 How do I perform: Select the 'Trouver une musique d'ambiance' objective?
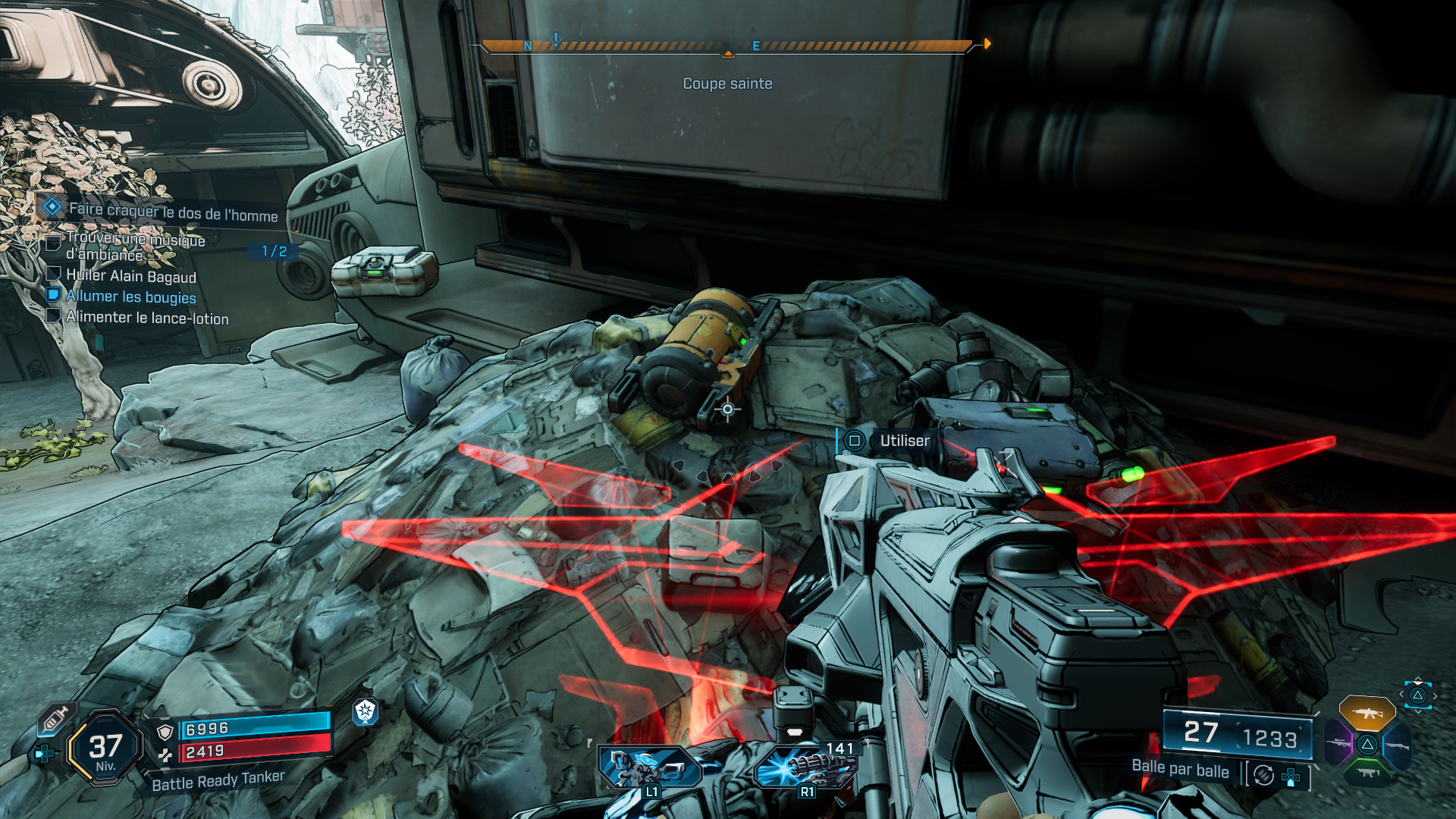(135, 246)
